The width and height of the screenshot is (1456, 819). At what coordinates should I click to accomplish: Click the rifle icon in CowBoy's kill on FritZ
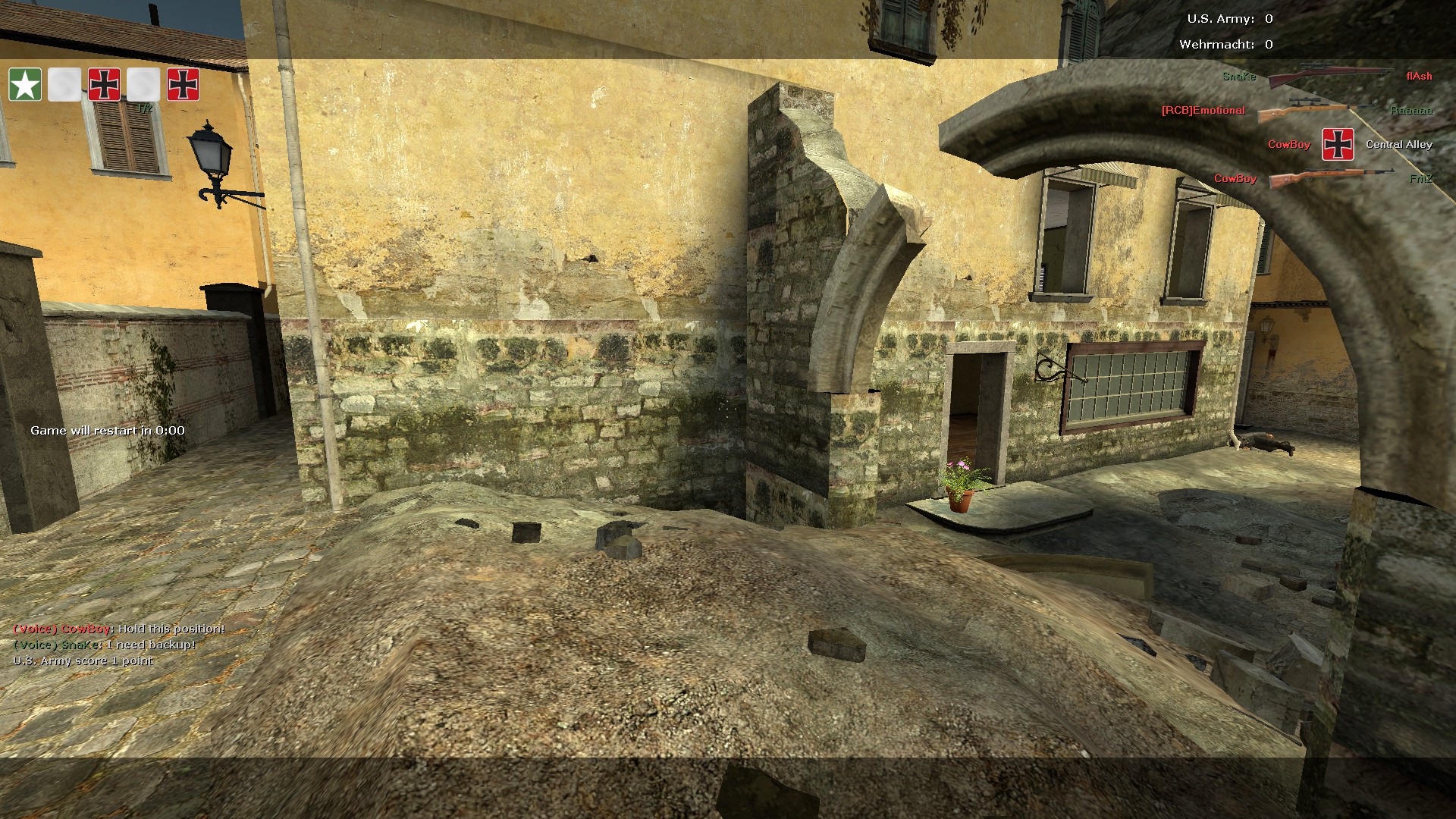click(1332, 179)
